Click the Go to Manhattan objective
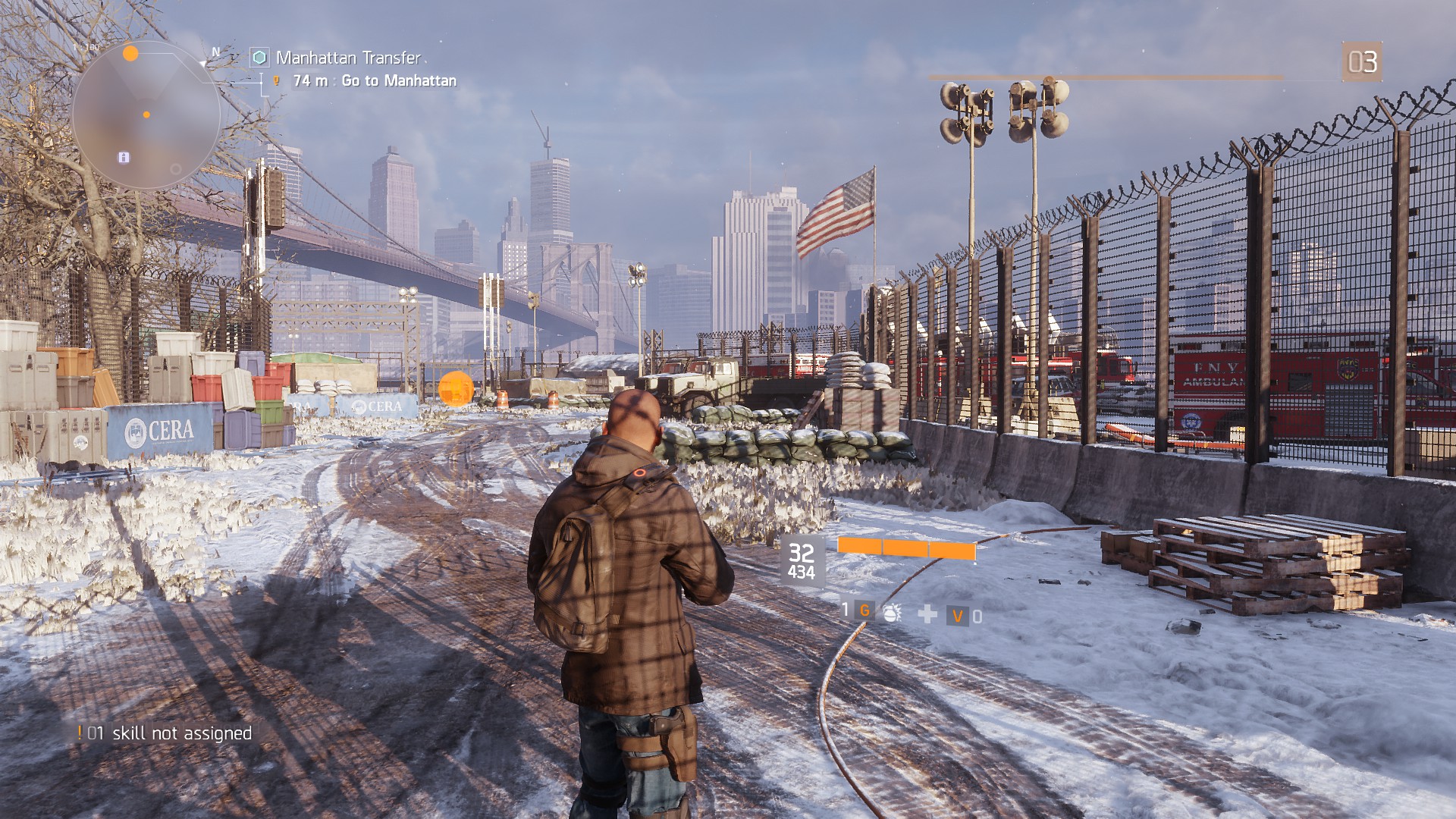This screenshot has width=1456, height=819. [x=398, y=80]
